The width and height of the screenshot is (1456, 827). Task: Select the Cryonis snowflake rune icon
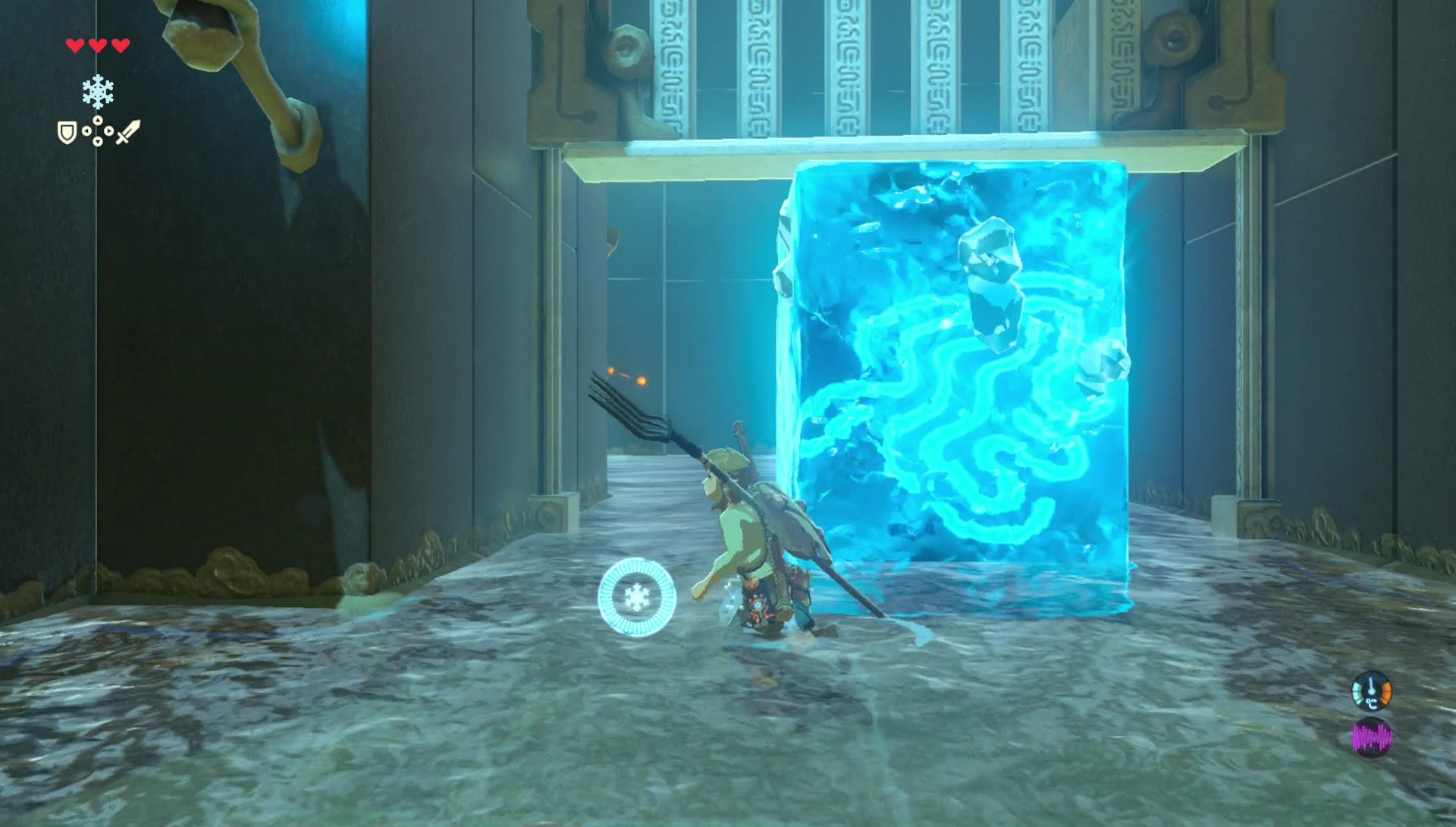tap(98, 91)
